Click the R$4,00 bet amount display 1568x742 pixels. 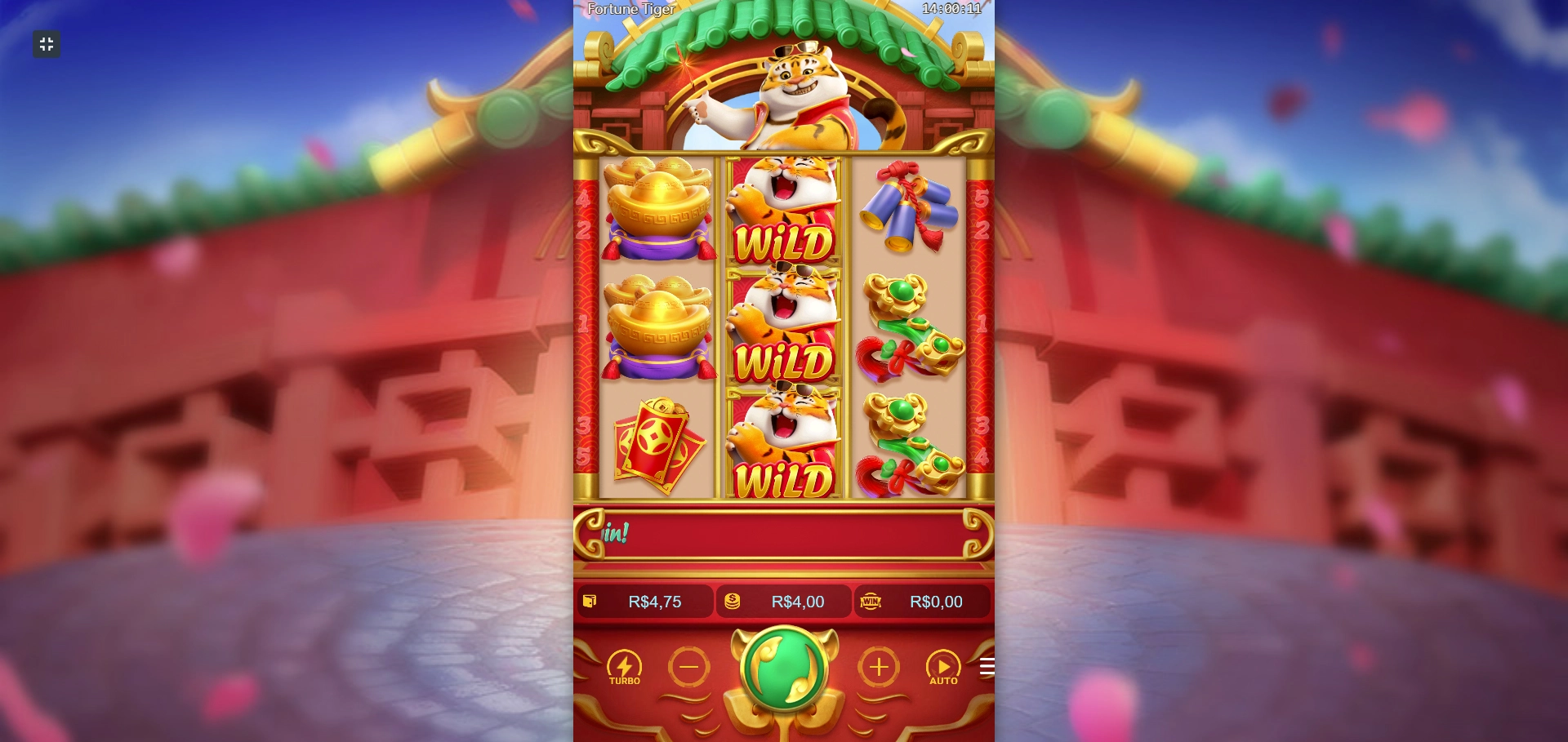pos(796,602)
